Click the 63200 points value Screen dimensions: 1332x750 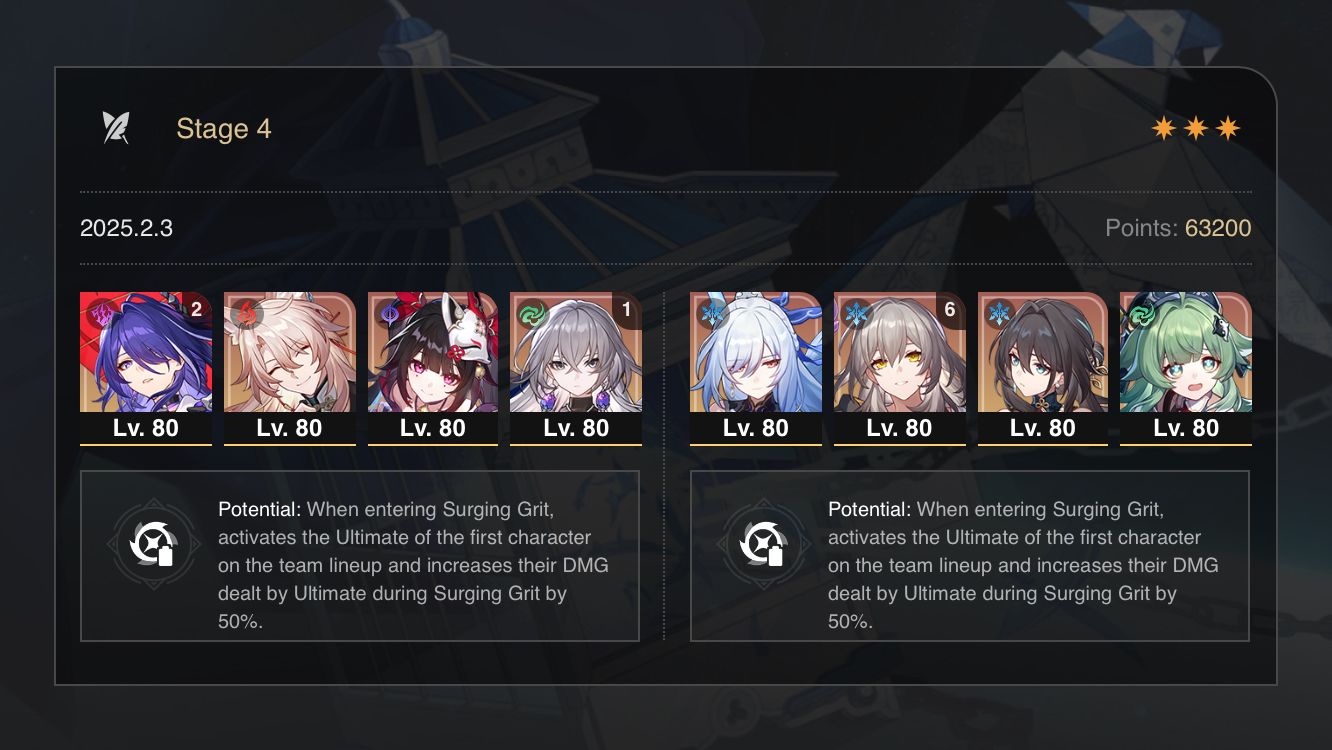1217,228
